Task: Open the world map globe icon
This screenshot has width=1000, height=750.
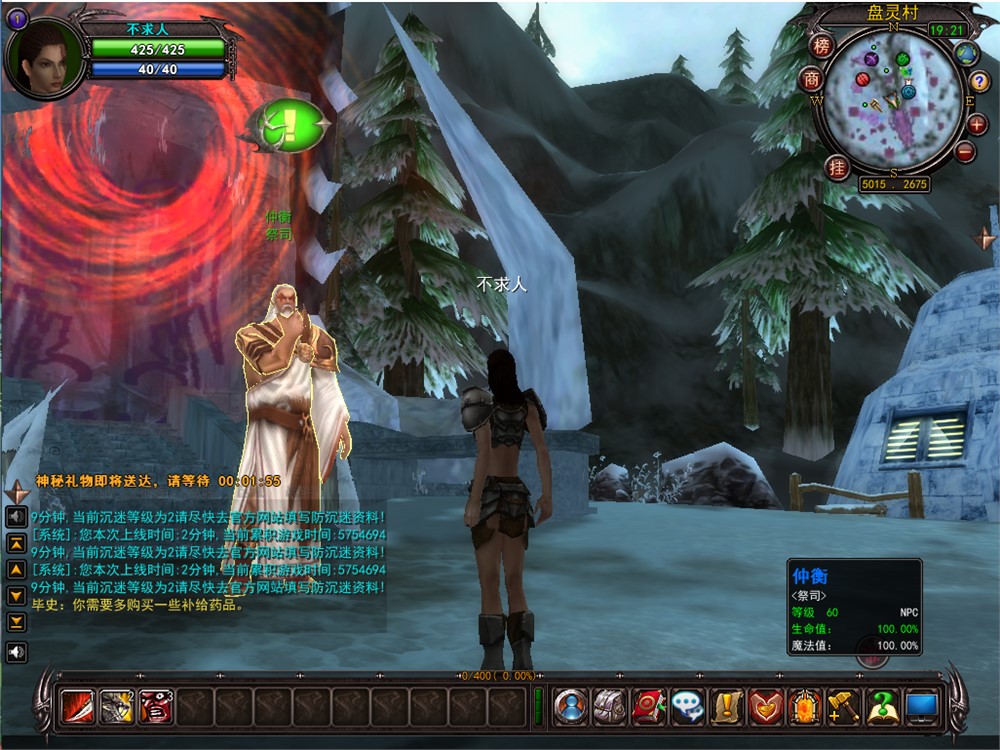Action: click(966, 54)
